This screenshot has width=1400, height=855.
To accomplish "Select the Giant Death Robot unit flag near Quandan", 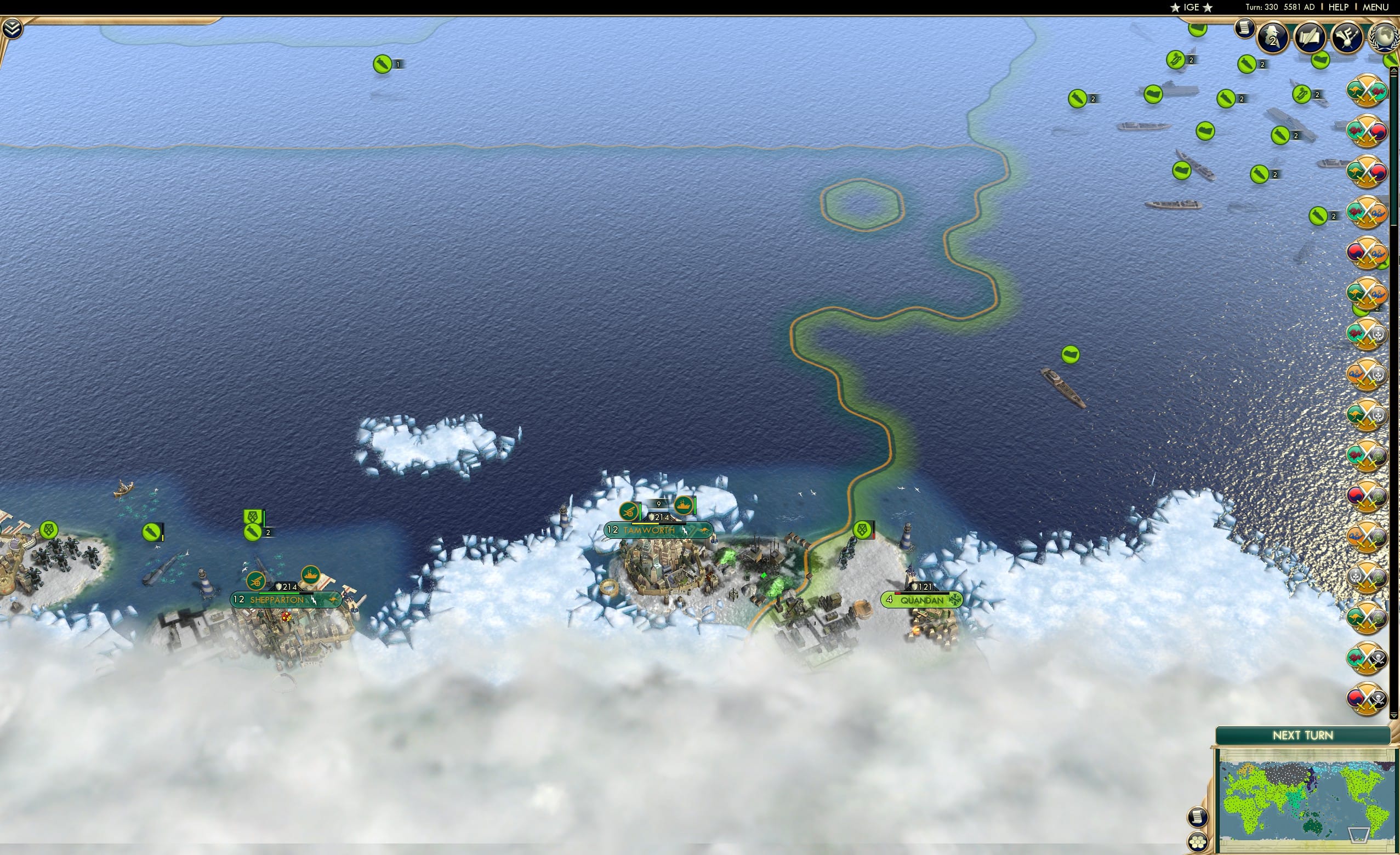I will coord(862,530).
